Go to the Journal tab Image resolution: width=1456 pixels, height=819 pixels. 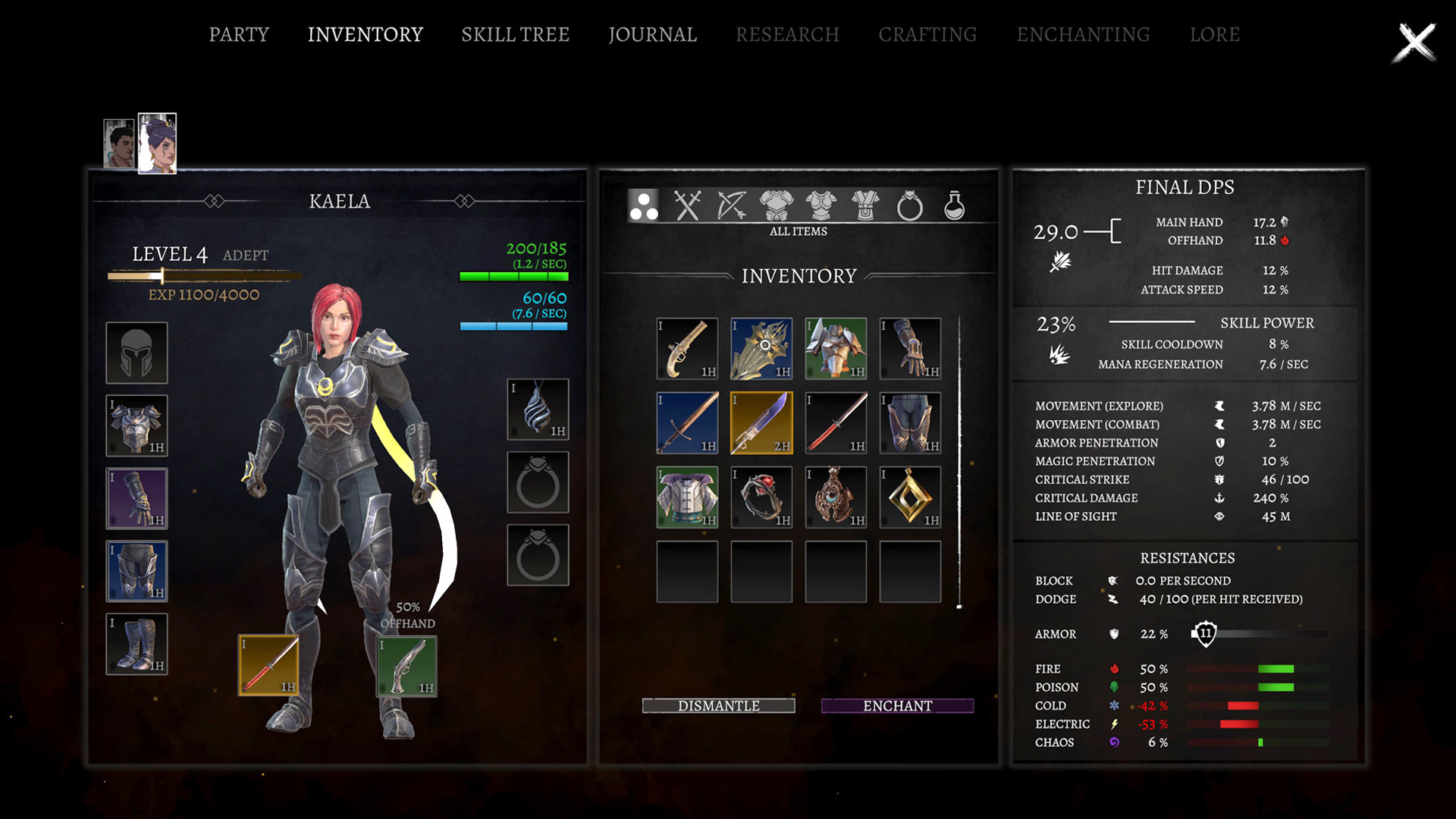pyautogui.click(x=652, y=35)
